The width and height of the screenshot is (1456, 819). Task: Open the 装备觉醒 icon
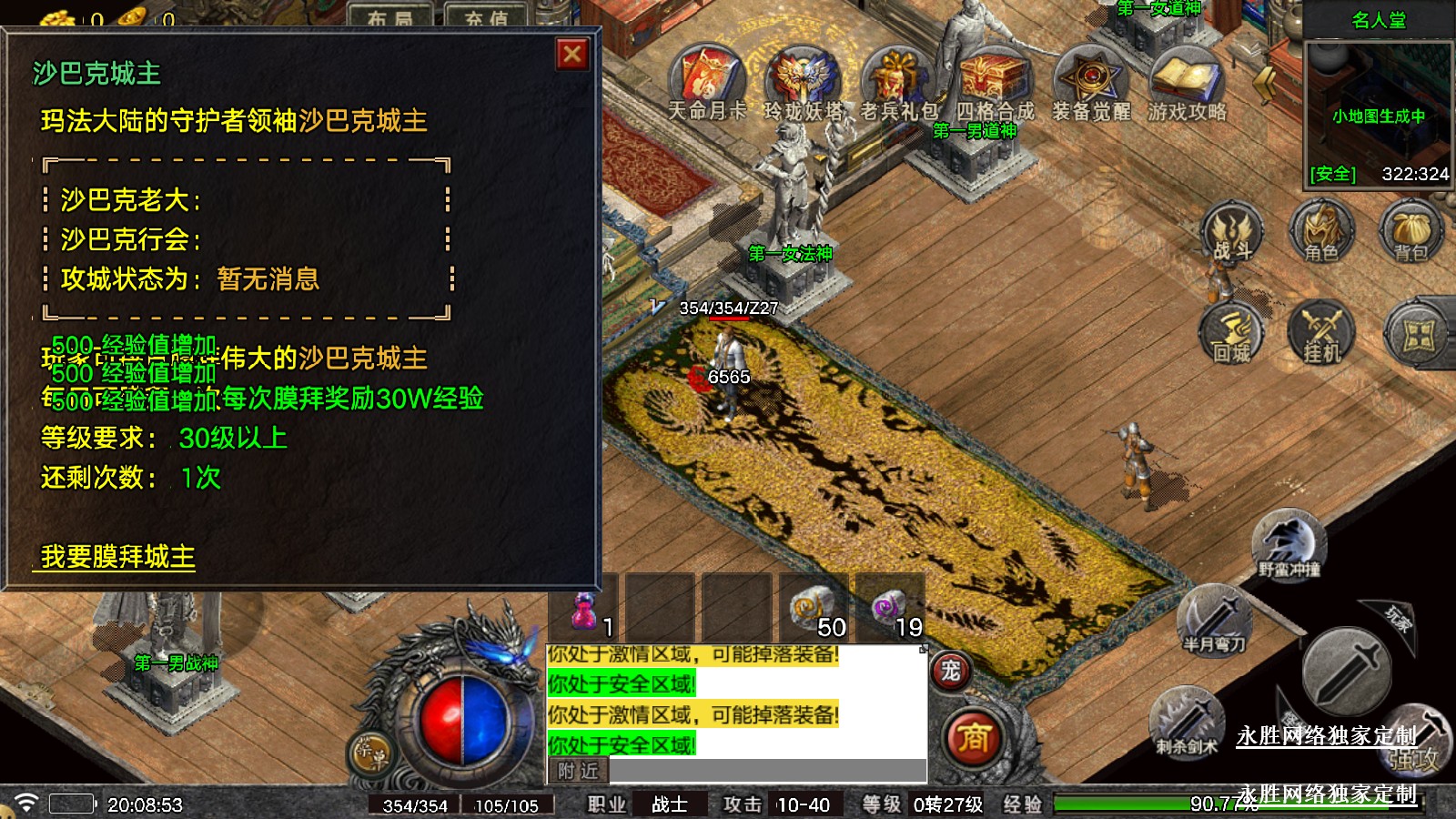pyautogui.click(x=1090, y=78)
